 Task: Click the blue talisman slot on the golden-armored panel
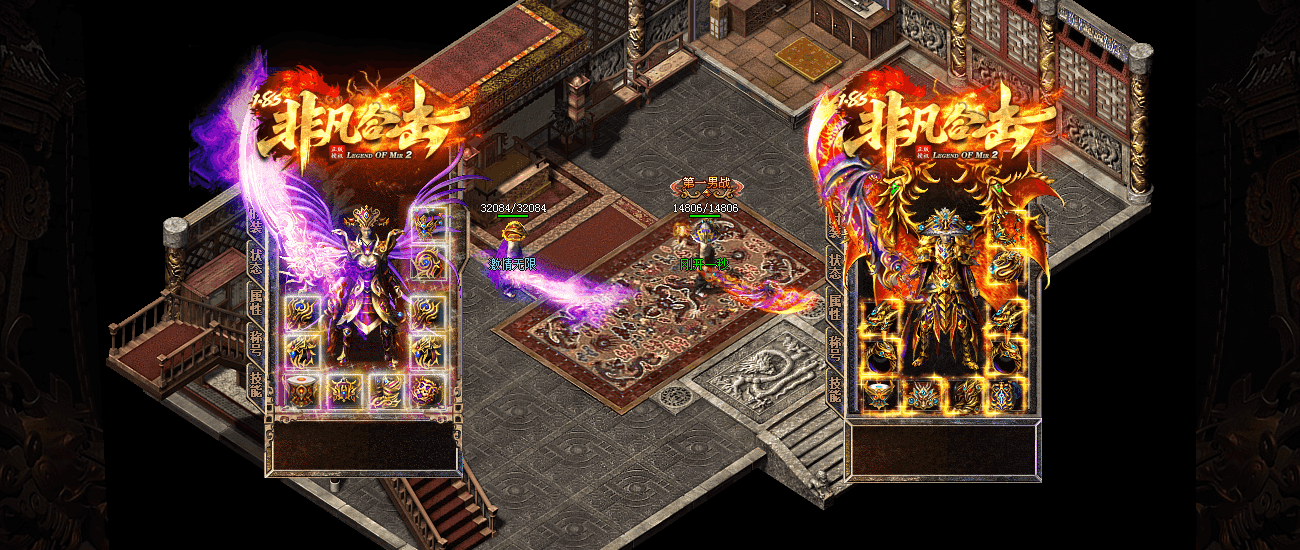pyautogui.click(x=1004, y=395)
